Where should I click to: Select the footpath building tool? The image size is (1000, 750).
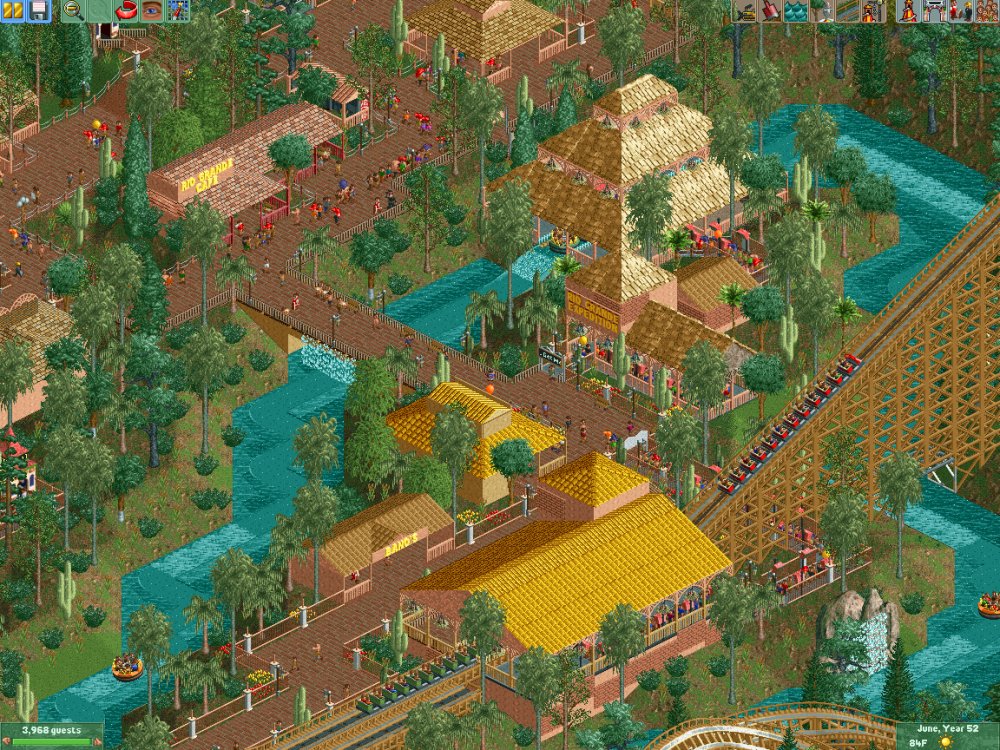click(x=846, y=11)
